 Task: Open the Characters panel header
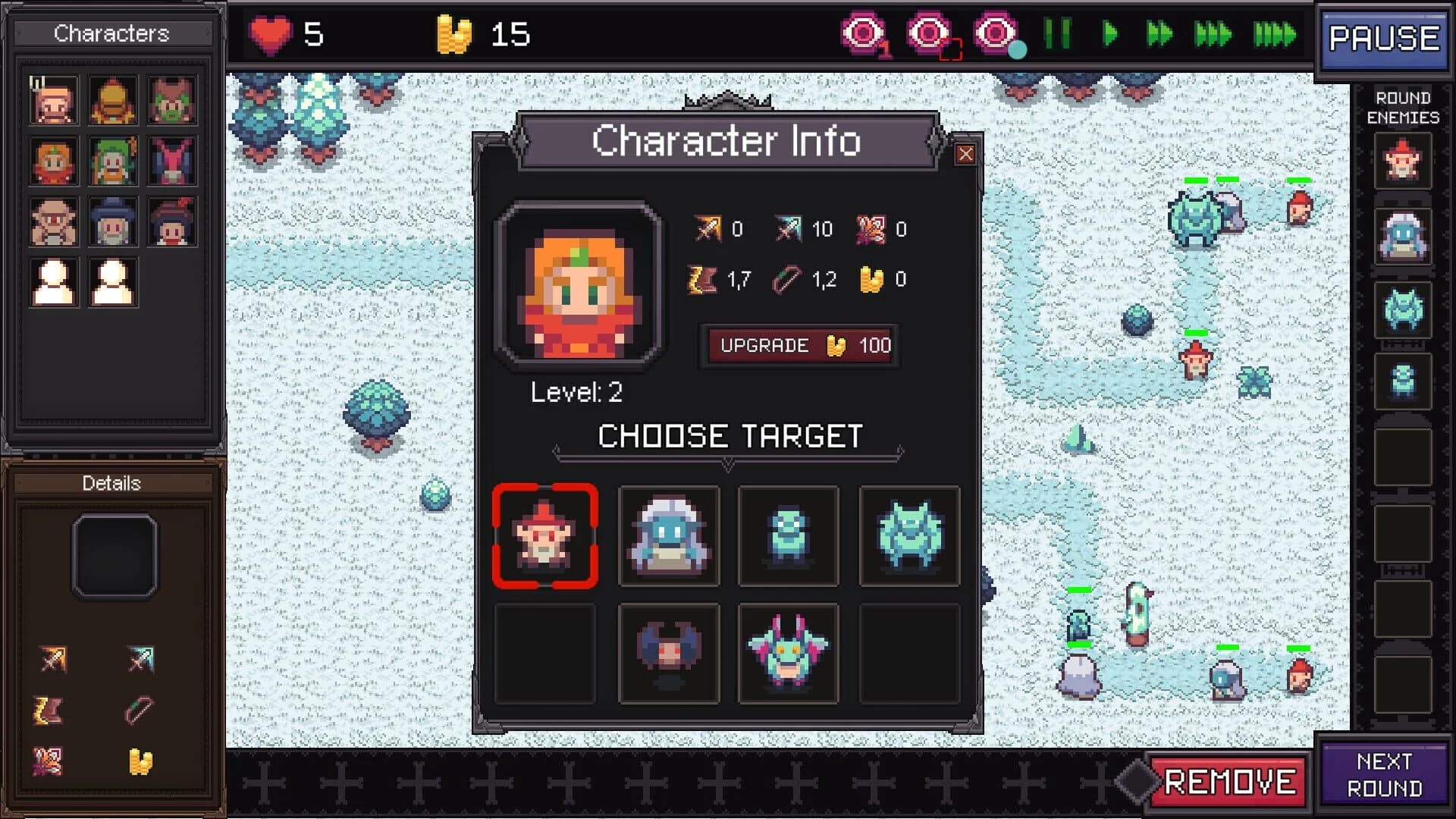[112, 33]
